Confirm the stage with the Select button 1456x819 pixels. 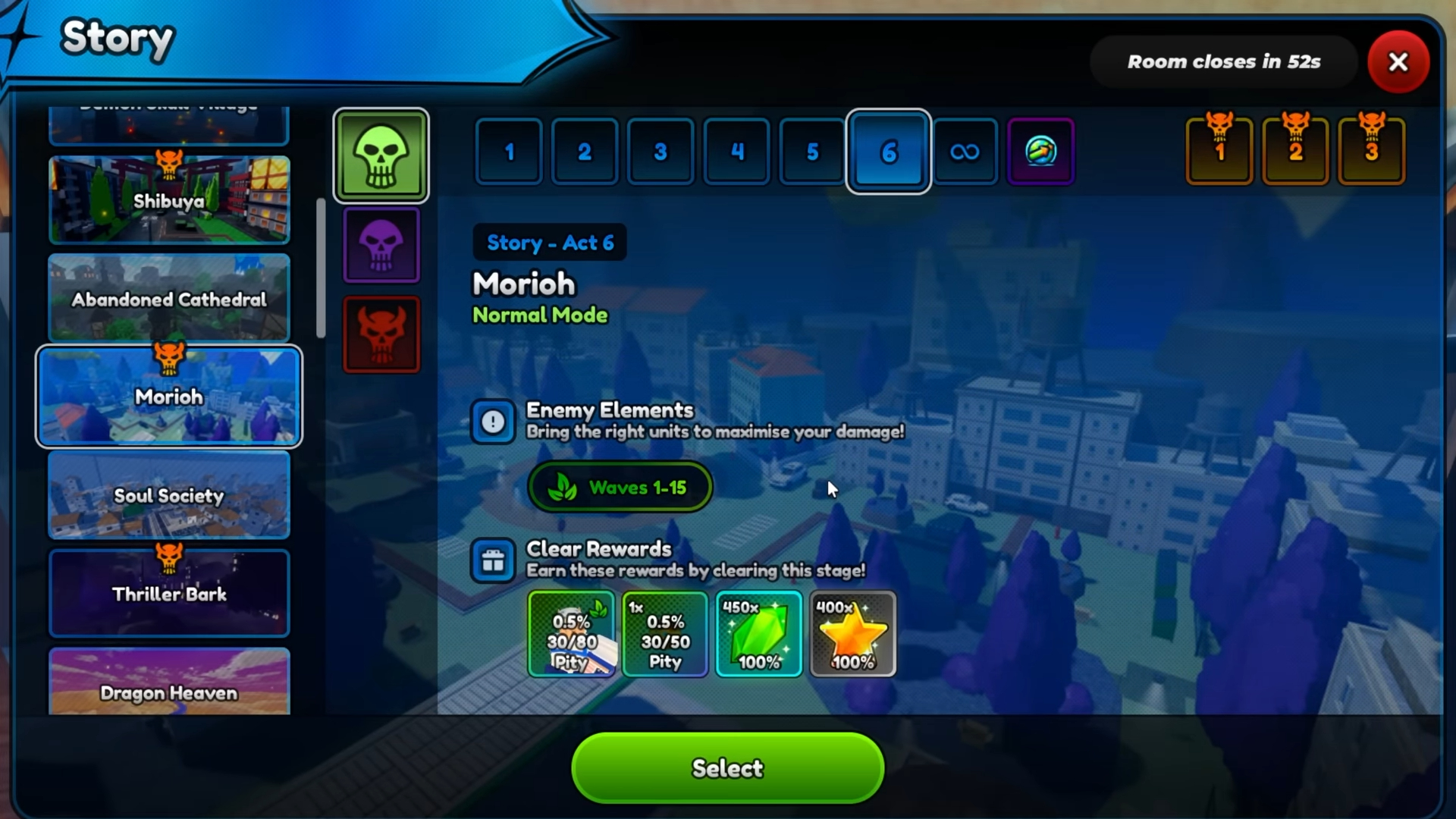pyautogui.click(x=727, y=767)
